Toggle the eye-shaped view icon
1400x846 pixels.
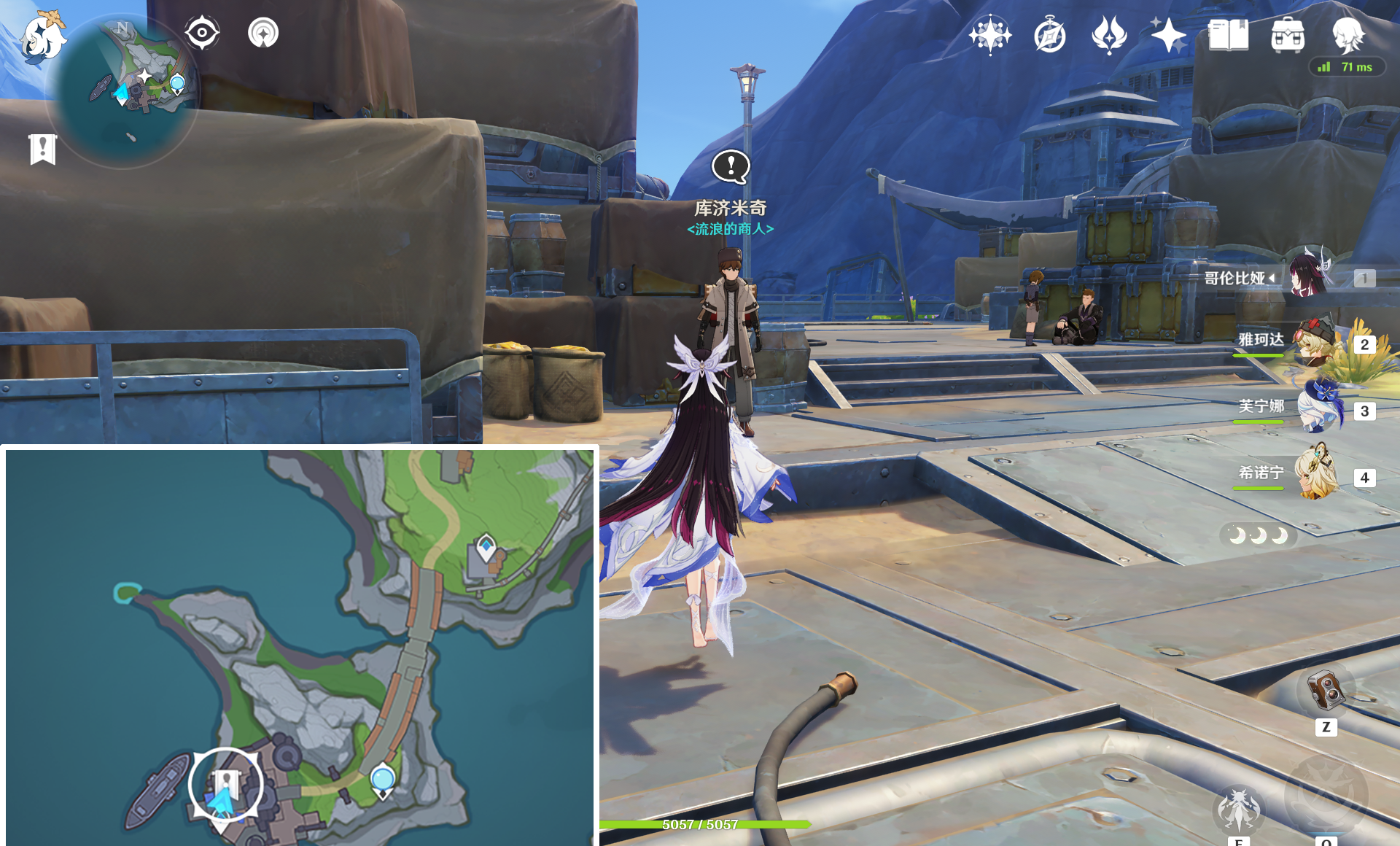click(202, 33)
